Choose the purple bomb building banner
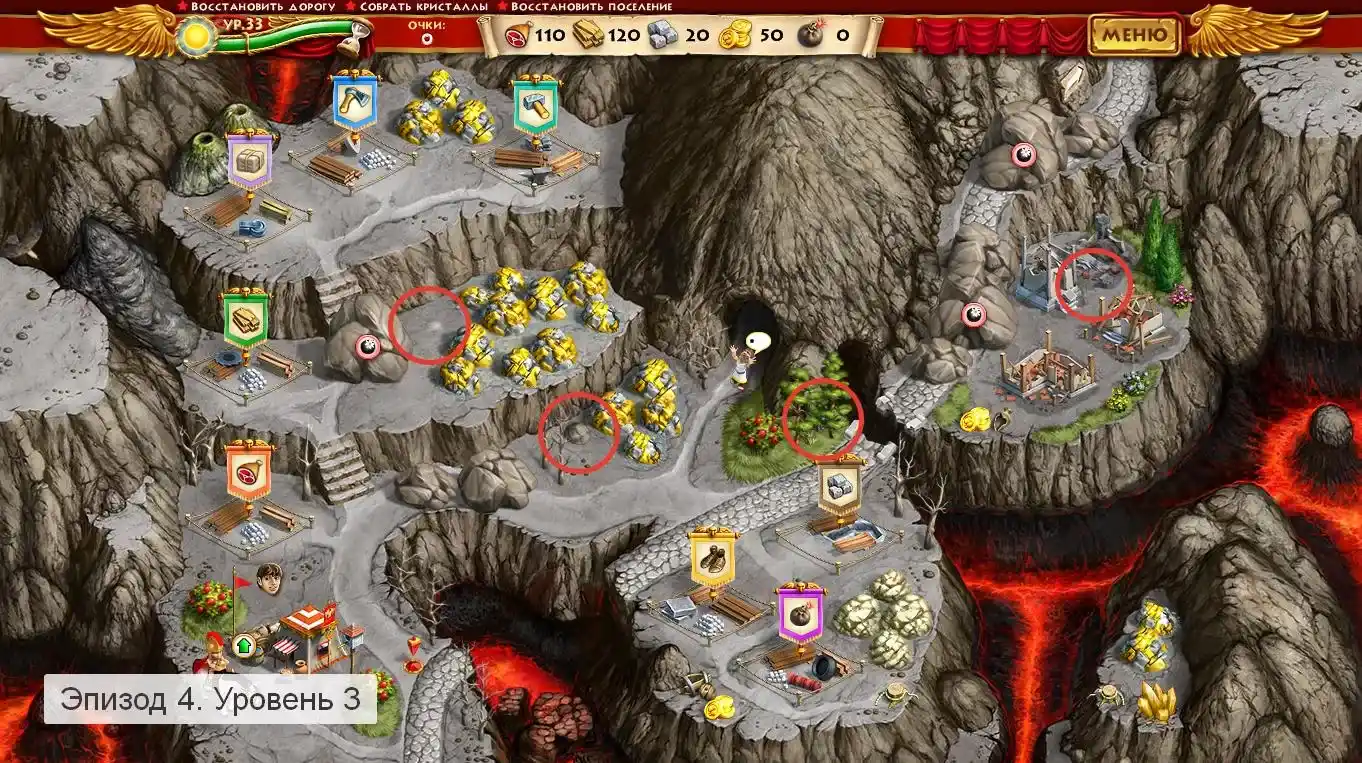Screen dimensions: 1362x763 pyautogui.click(x=800, y=613)
